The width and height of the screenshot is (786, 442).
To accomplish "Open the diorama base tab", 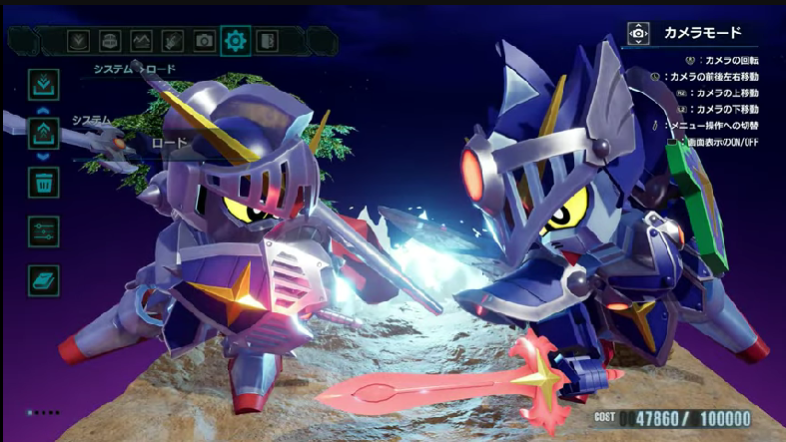I will click(110, 41).
